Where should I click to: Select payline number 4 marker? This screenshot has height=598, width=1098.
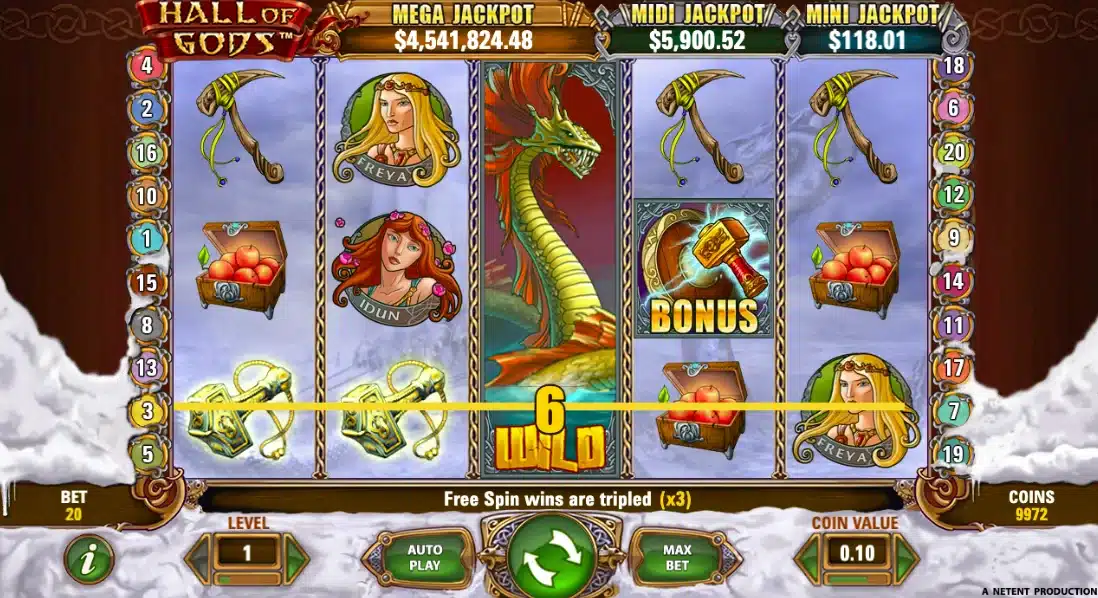coord(147,67)
